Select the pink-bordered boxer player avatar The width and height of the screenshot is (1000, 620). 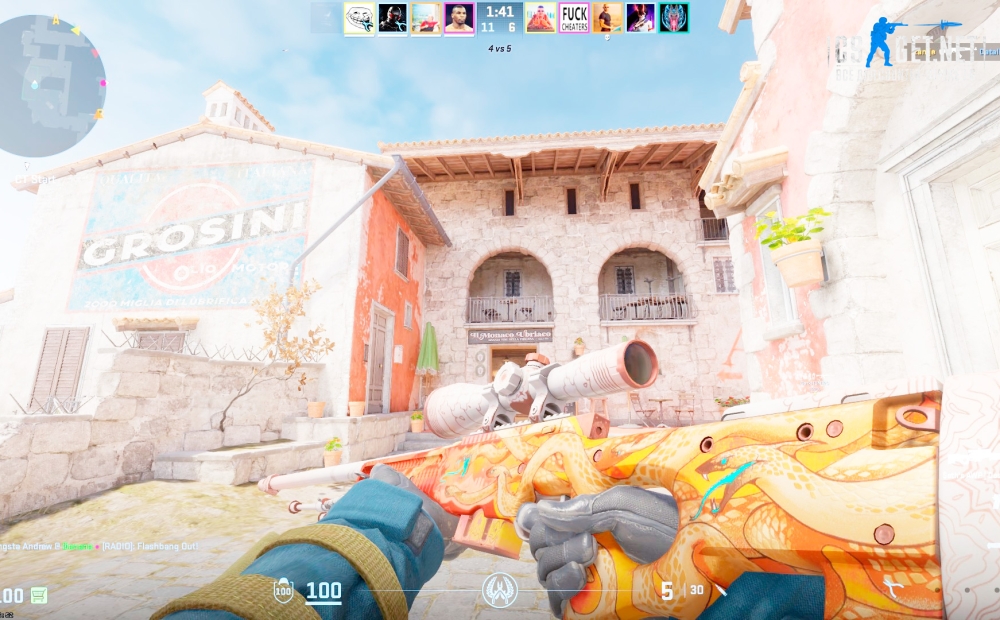(x=459, y=18)
